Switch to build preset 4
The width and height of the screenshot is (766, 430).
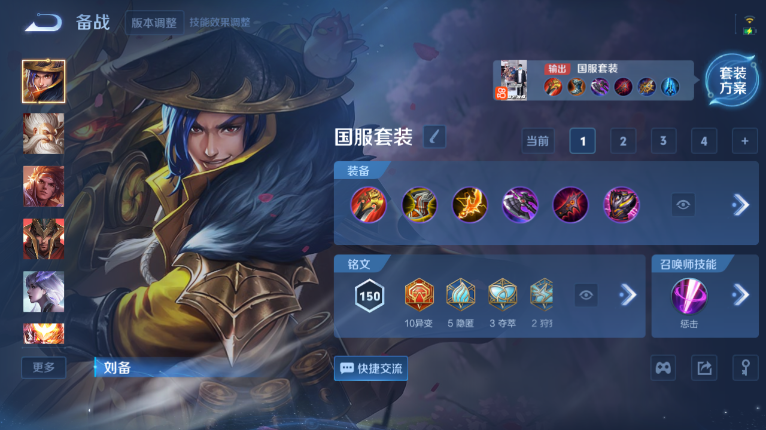[703, 141]
